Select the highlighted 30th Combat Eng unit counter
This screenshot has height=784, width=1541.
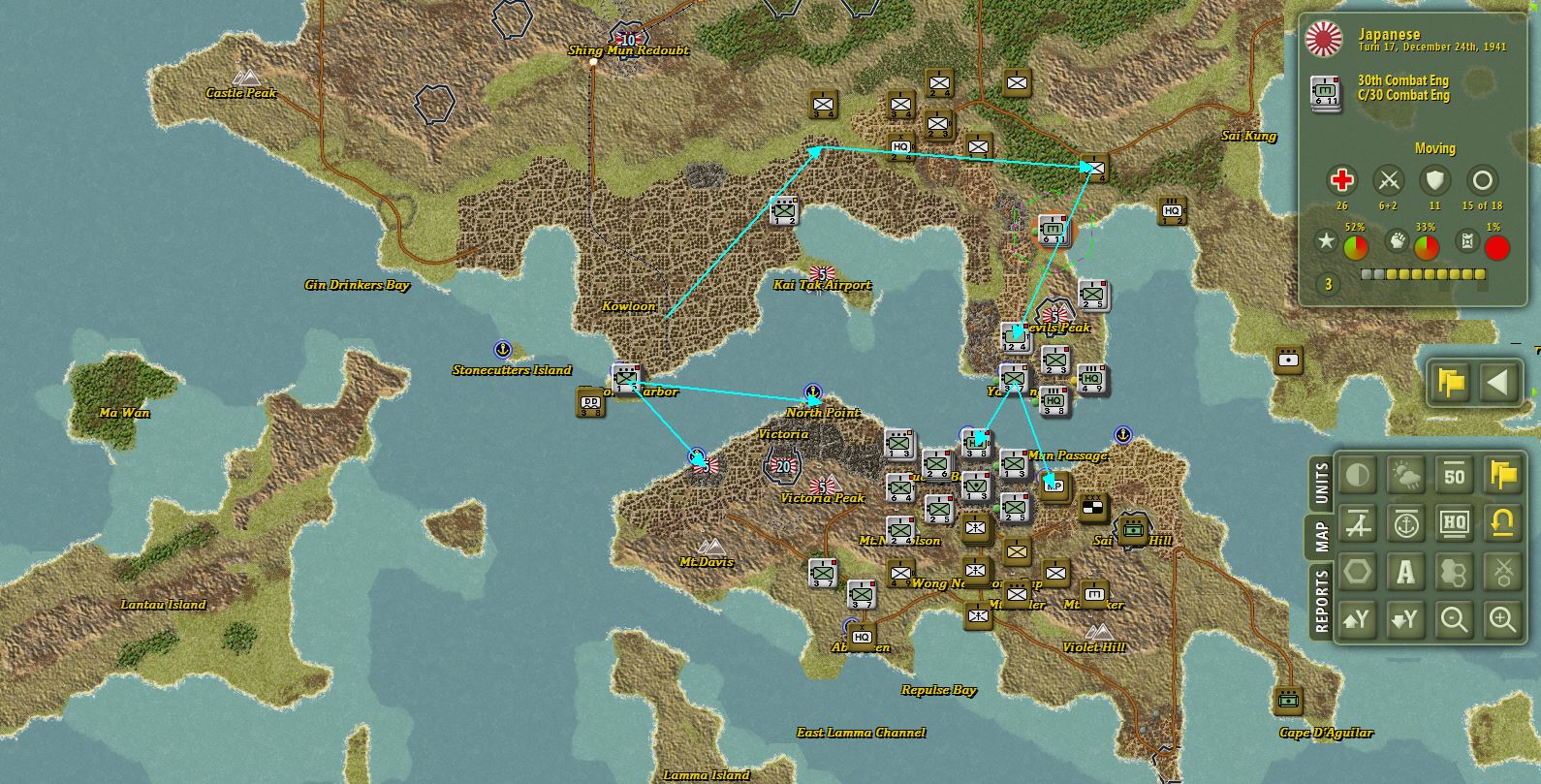(x=1054, y=231)
